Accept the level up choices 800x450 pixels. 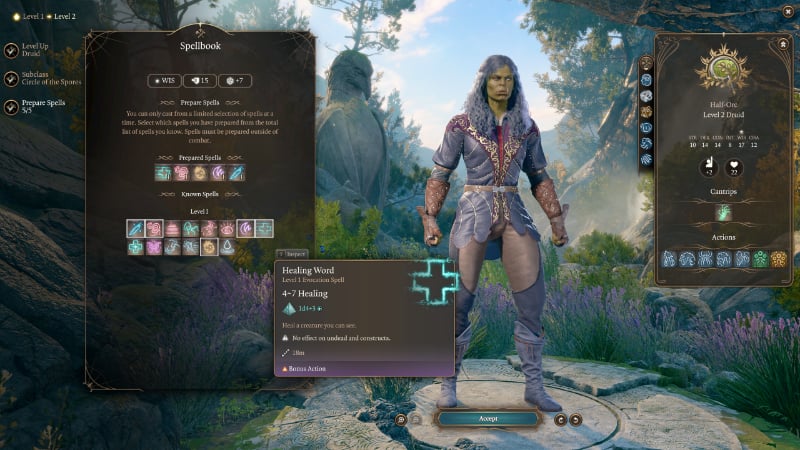(487, 418)
